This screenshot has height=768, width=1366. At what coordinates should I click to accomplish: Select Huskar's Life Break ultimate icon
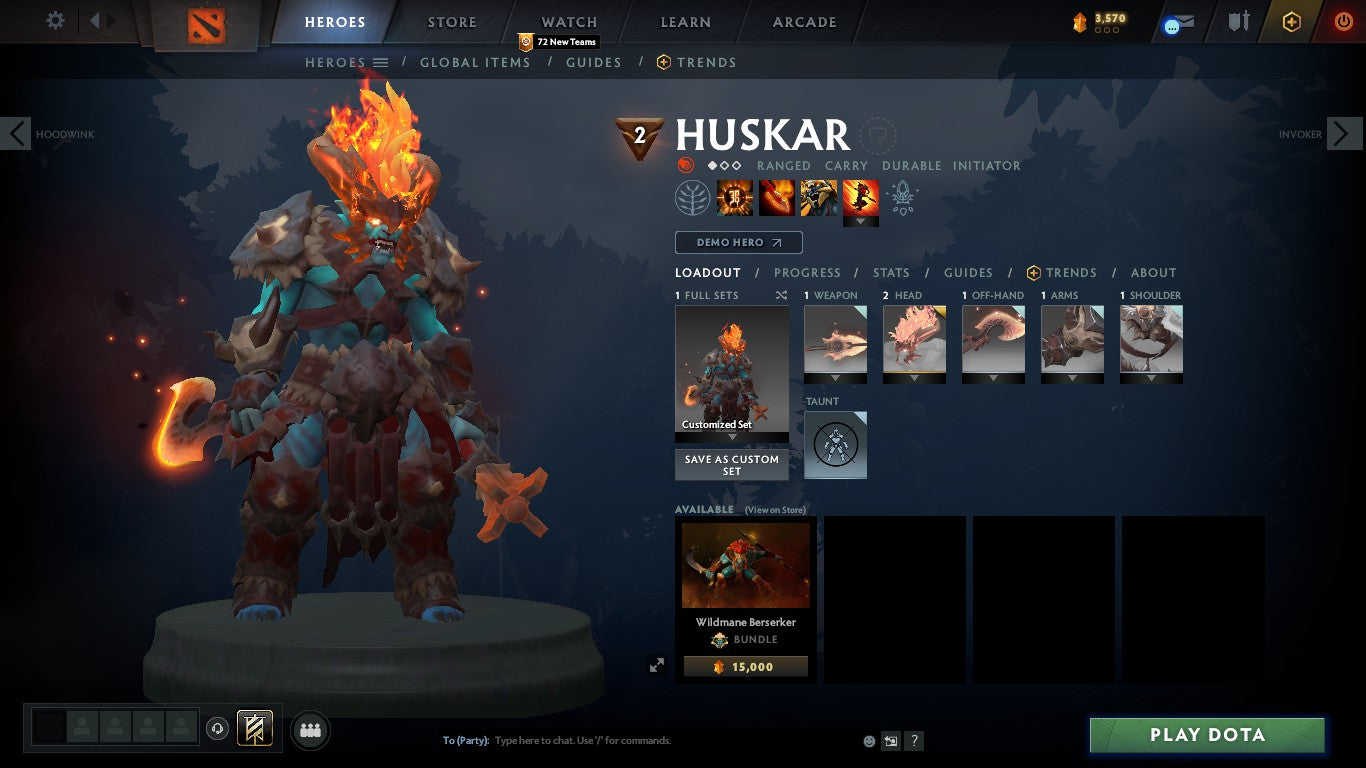pyautogui.click(x=860, y=197)
